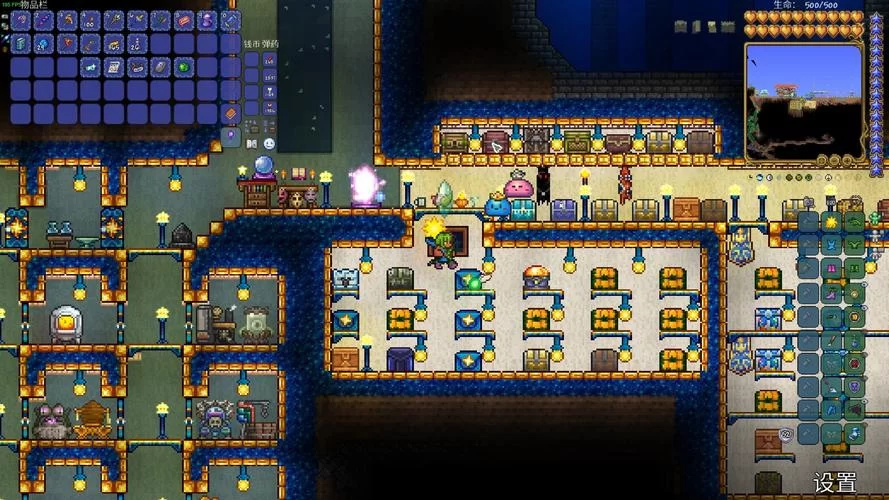The image size is (889, 500).
Task: Pick the grey stone inventory item
Action: [160, 67]
